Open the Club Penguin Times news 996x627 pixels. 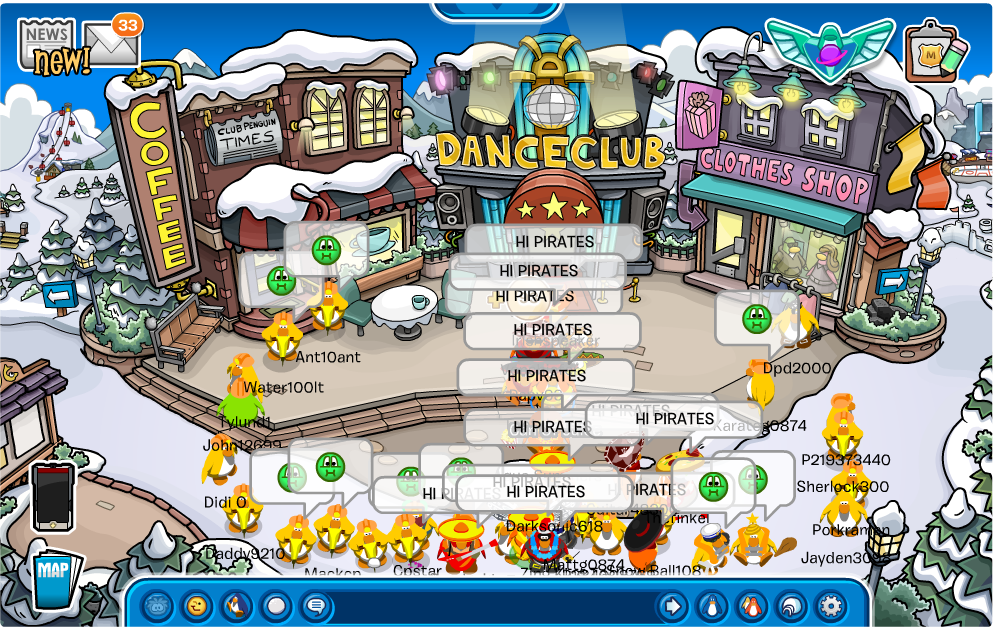[48, 44]
